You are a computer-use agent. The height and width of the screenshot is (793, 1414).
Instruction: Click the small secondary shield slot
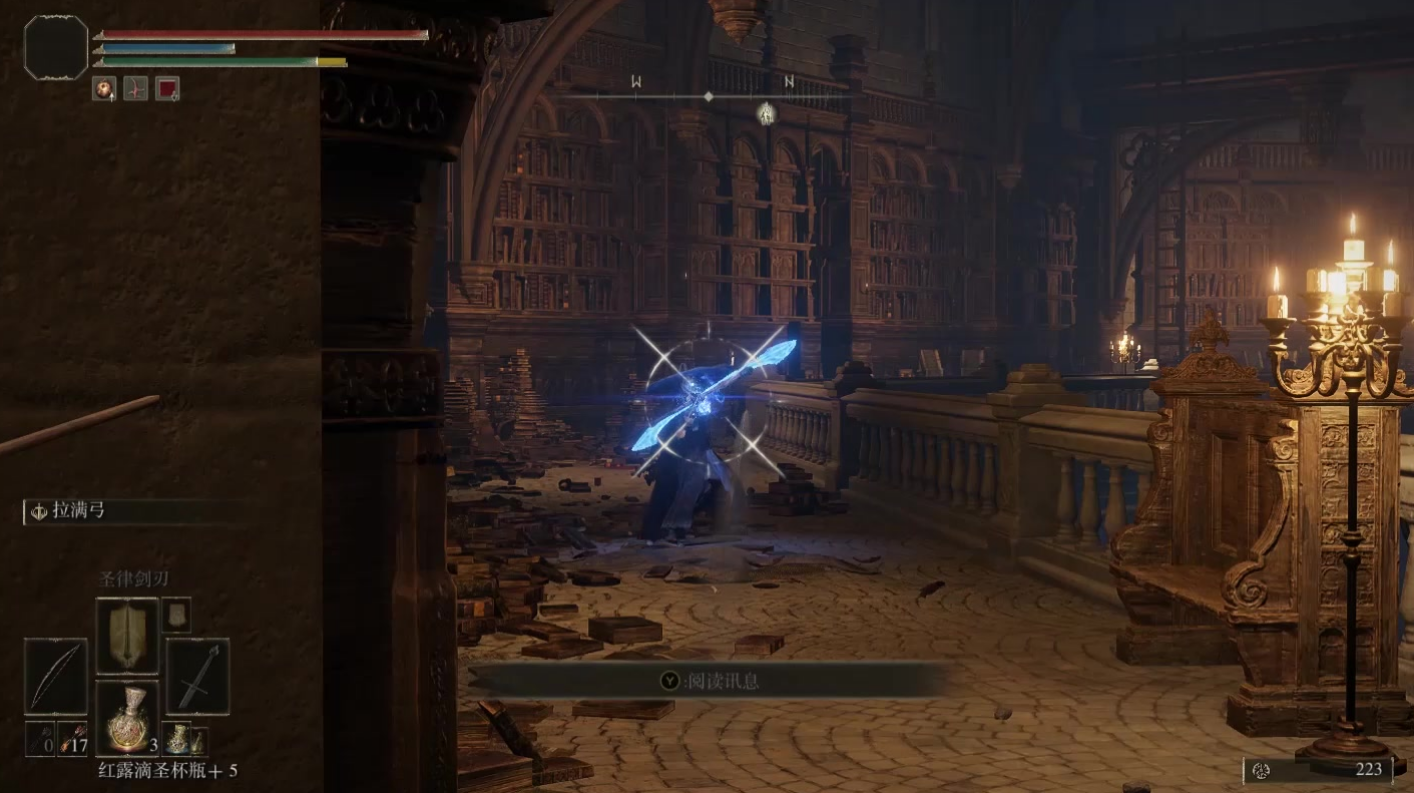click(176, 614)
